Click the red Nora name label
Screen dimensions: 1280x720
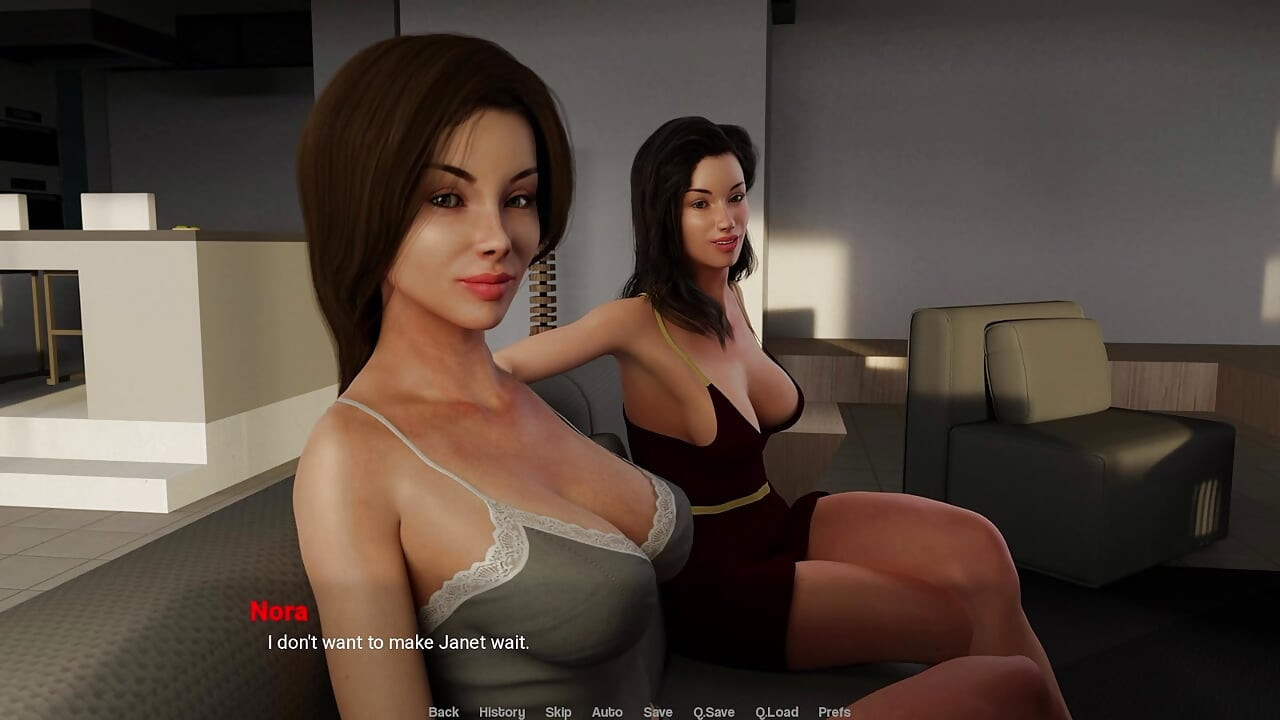281,612
